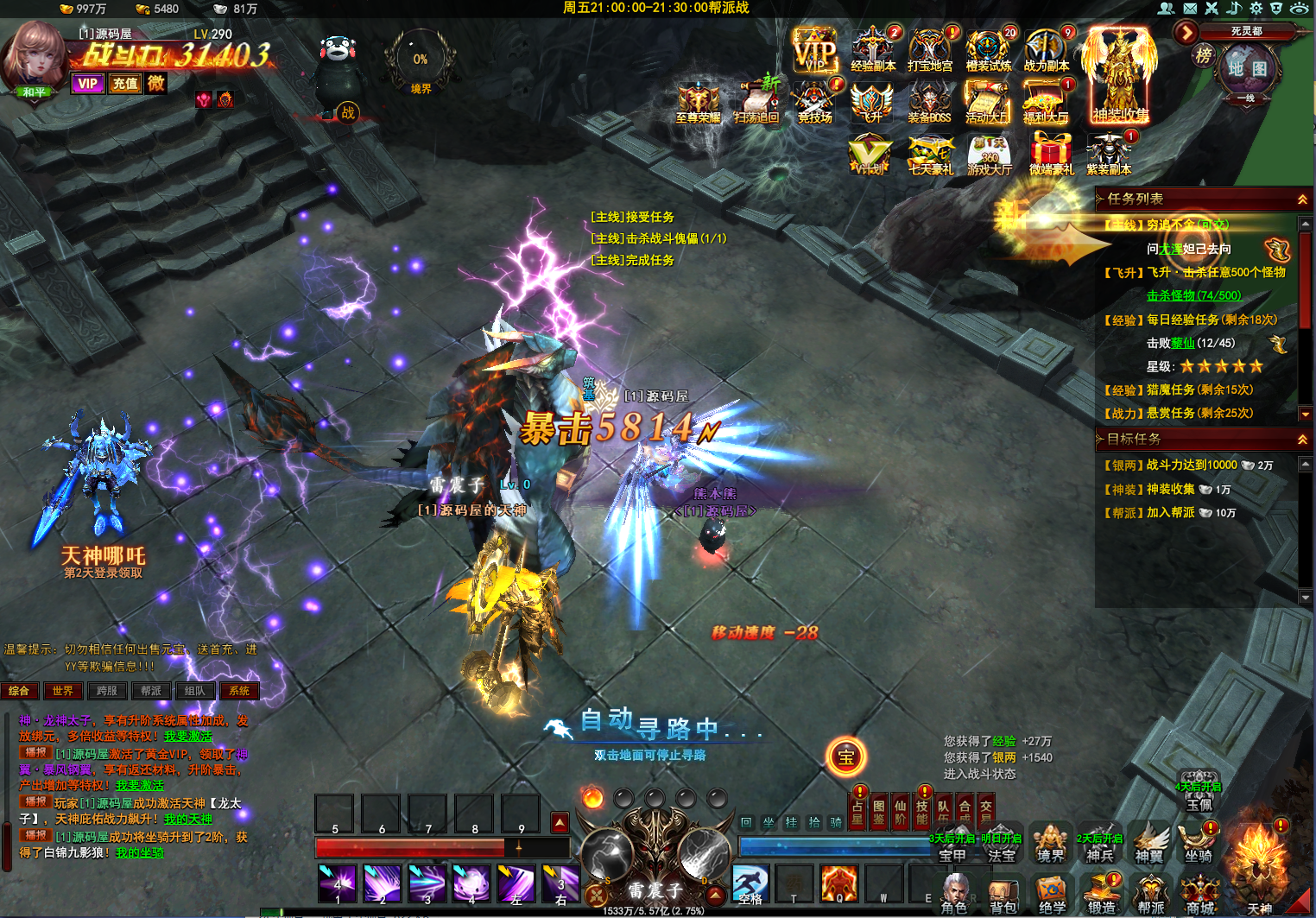Open the 角色 character panel
The image size is (1316, 918).
coord(954,895)
